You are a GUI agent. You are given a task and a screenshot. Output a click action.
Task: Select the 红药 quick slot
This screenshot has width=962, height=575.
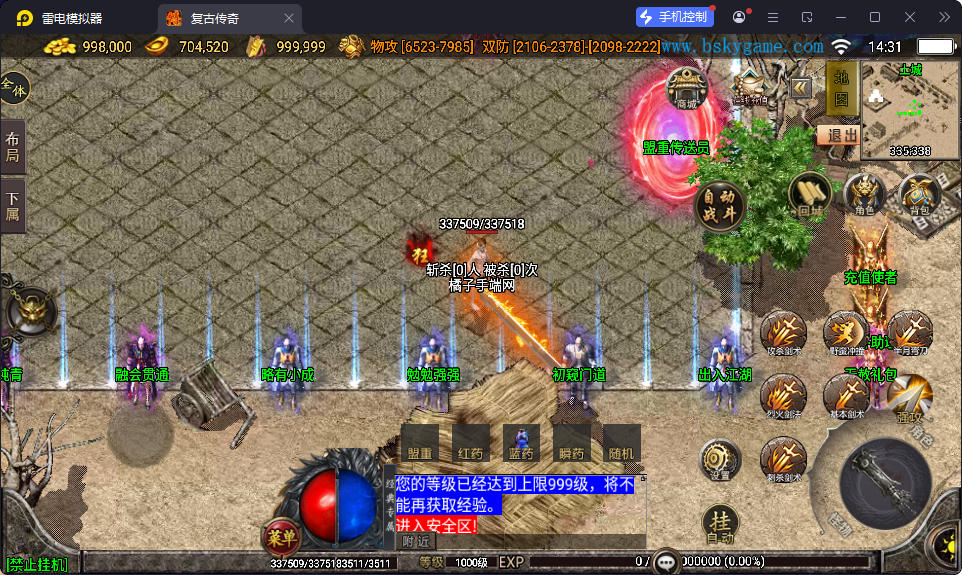pos(470,442)
